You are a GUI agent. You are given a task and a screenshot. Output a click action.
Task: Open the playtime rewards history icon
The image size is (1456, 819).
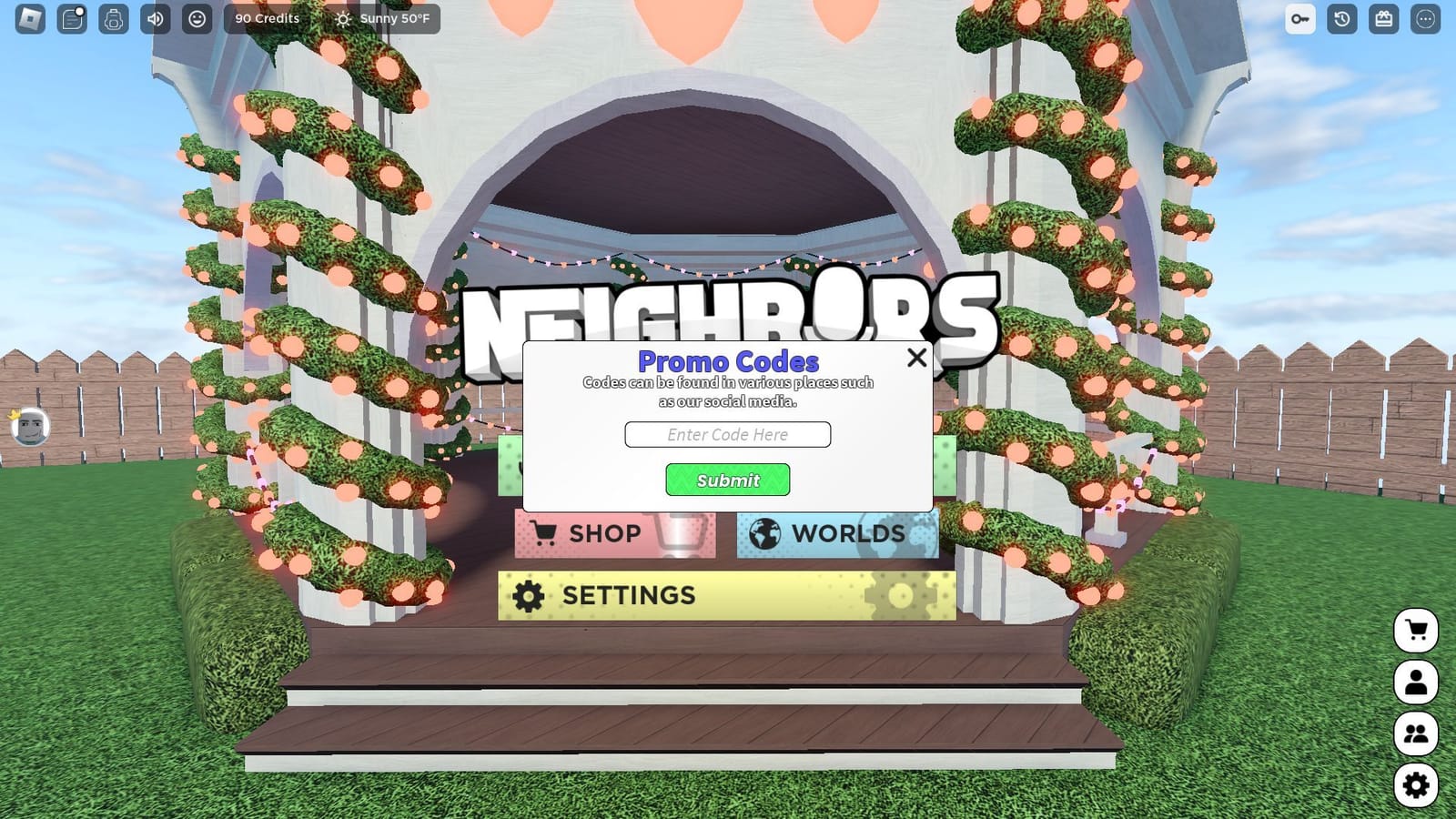[1340, 18]
